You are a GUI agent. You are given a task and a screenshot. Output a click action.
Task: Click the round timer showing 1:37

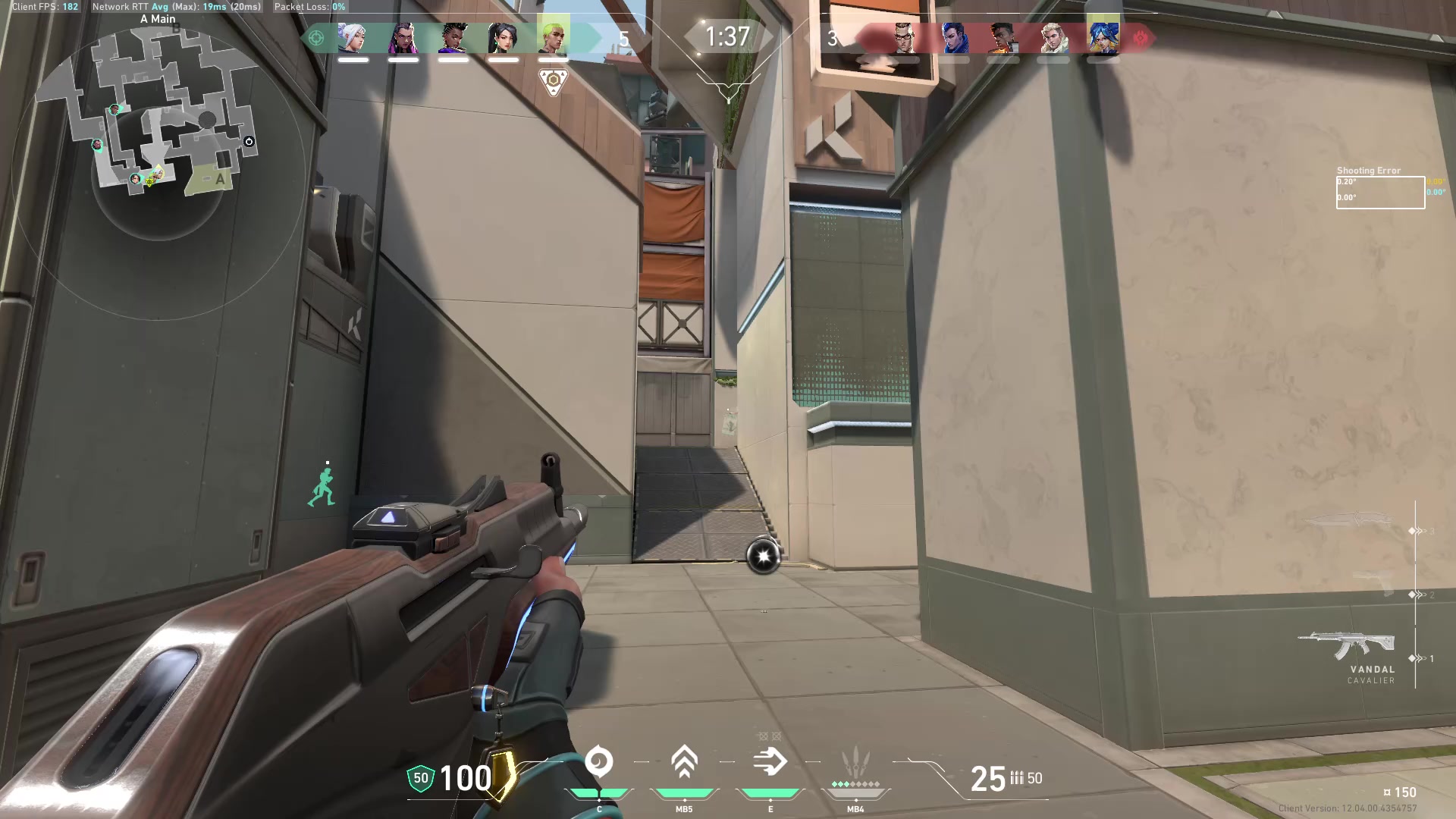726,36
